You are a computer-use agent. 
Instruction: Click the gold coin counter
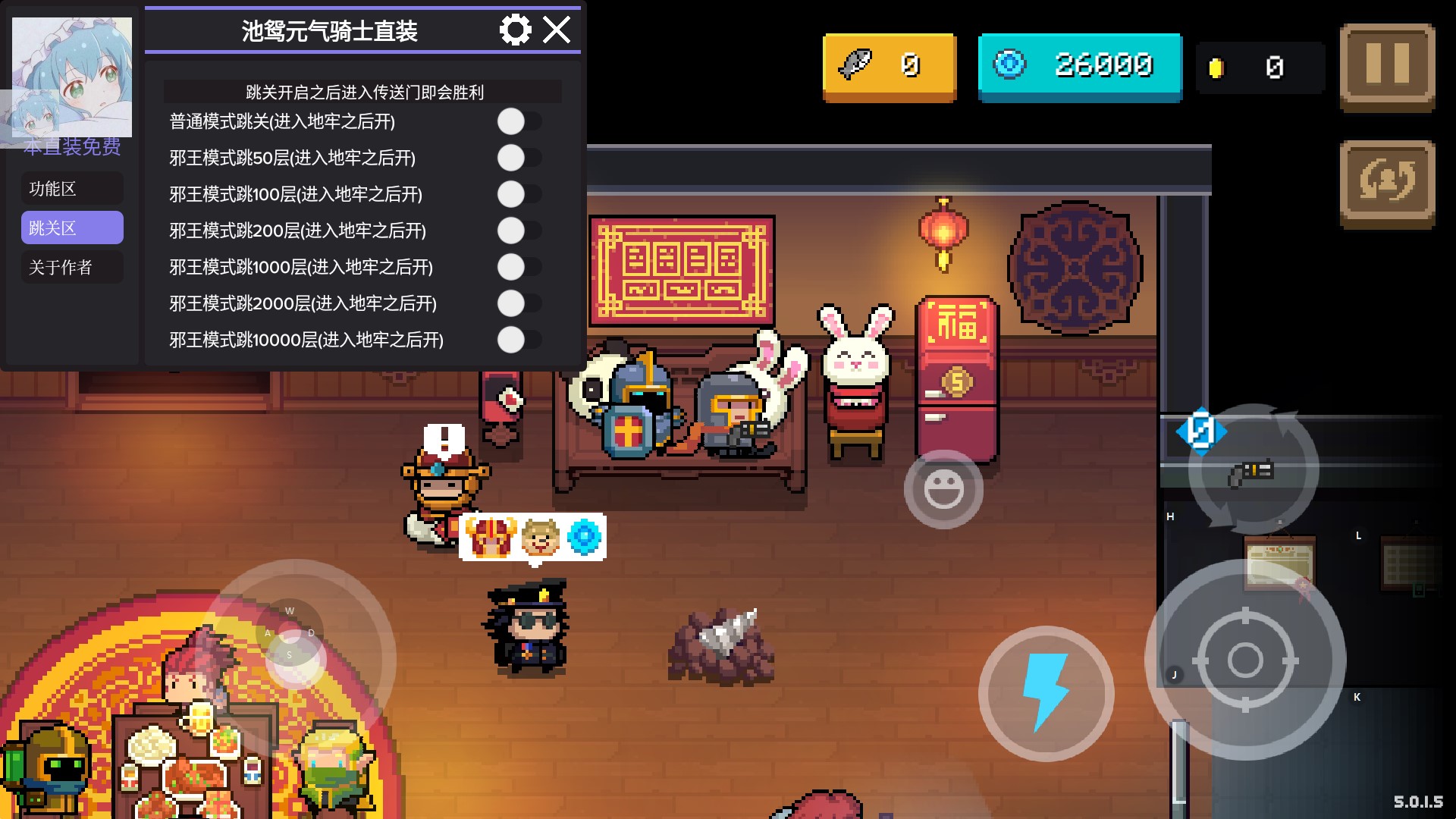[x=1259, y=67]
